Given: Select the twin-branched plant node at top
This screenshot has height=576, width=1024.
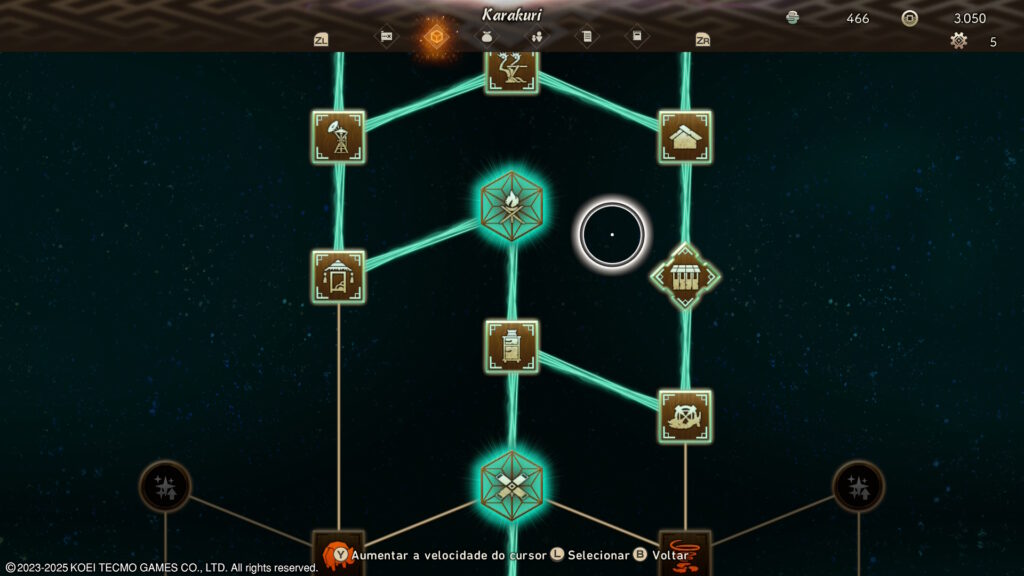Looking at the screenshot, I should 511,70.
